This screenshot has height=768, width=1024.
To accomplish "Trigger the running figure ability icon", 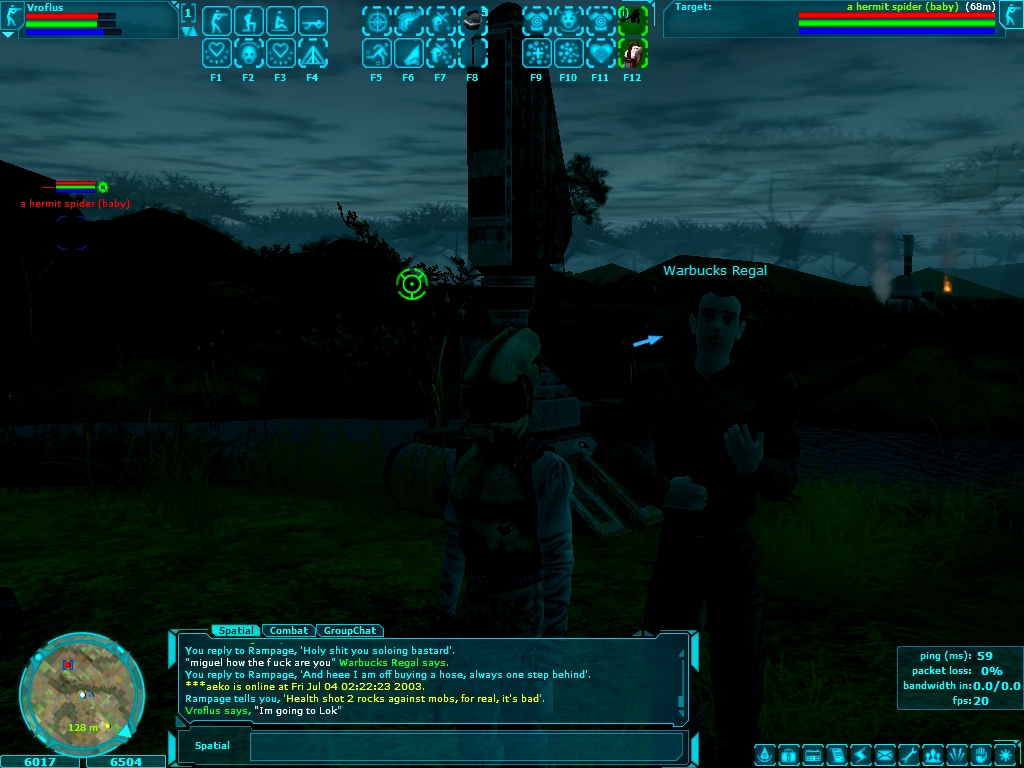I will tap(377, 53).
